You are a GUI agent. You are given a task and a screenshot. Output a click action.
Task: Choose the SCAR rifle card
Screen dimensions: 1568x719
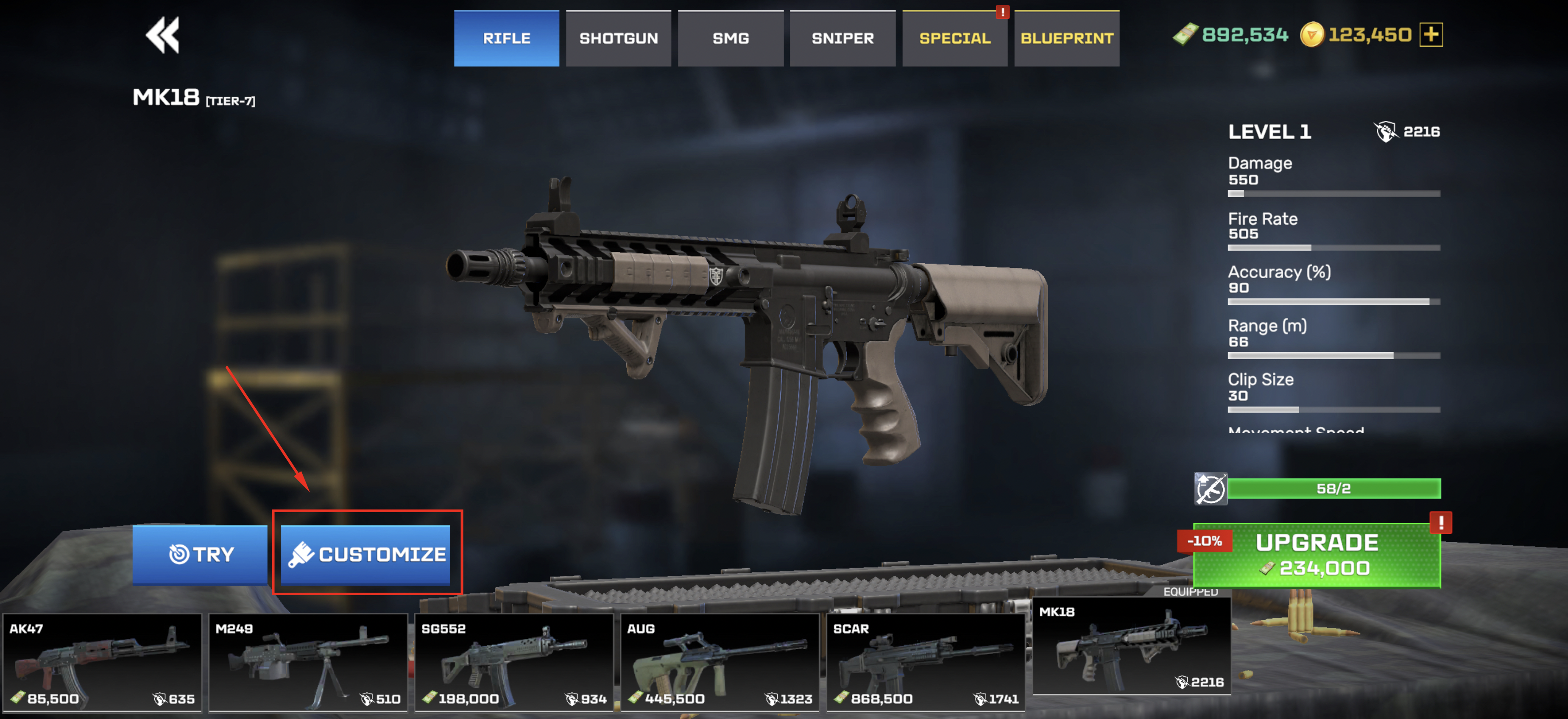click(x=925, y=662)
